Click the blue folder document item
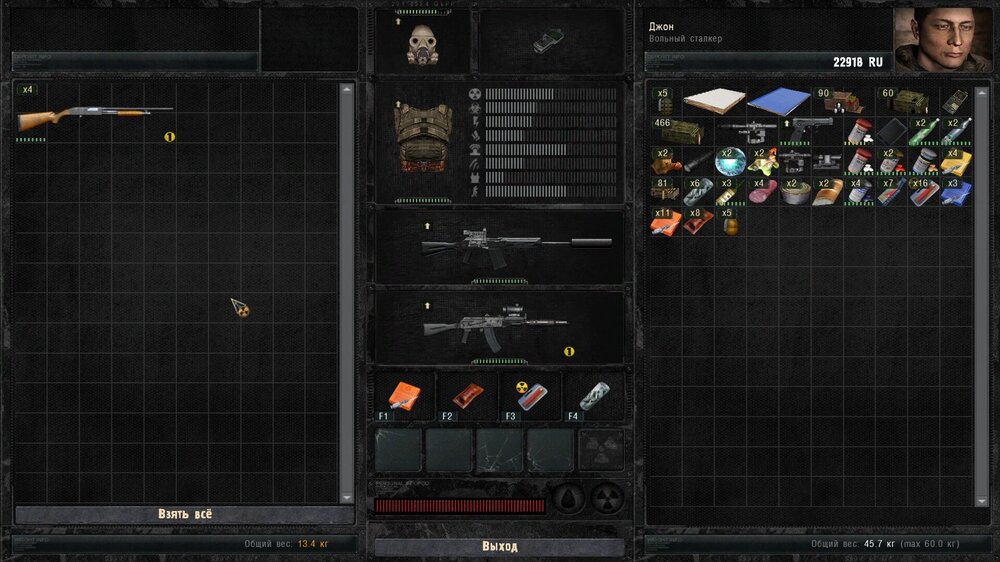The width and height of the screenshot is (1000, 562). coord(779,101)
